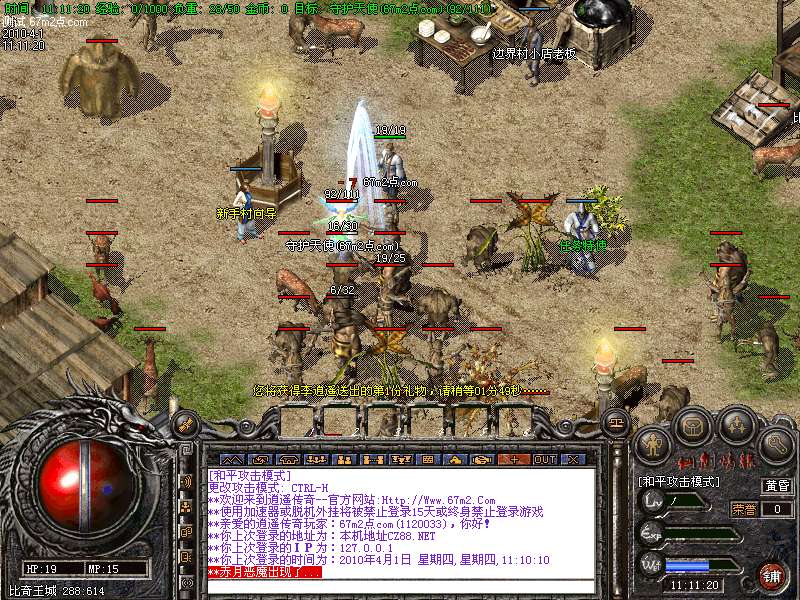Open the bag chest icon
This screenshot has height=600, width=800.
(x=692, y=428)
